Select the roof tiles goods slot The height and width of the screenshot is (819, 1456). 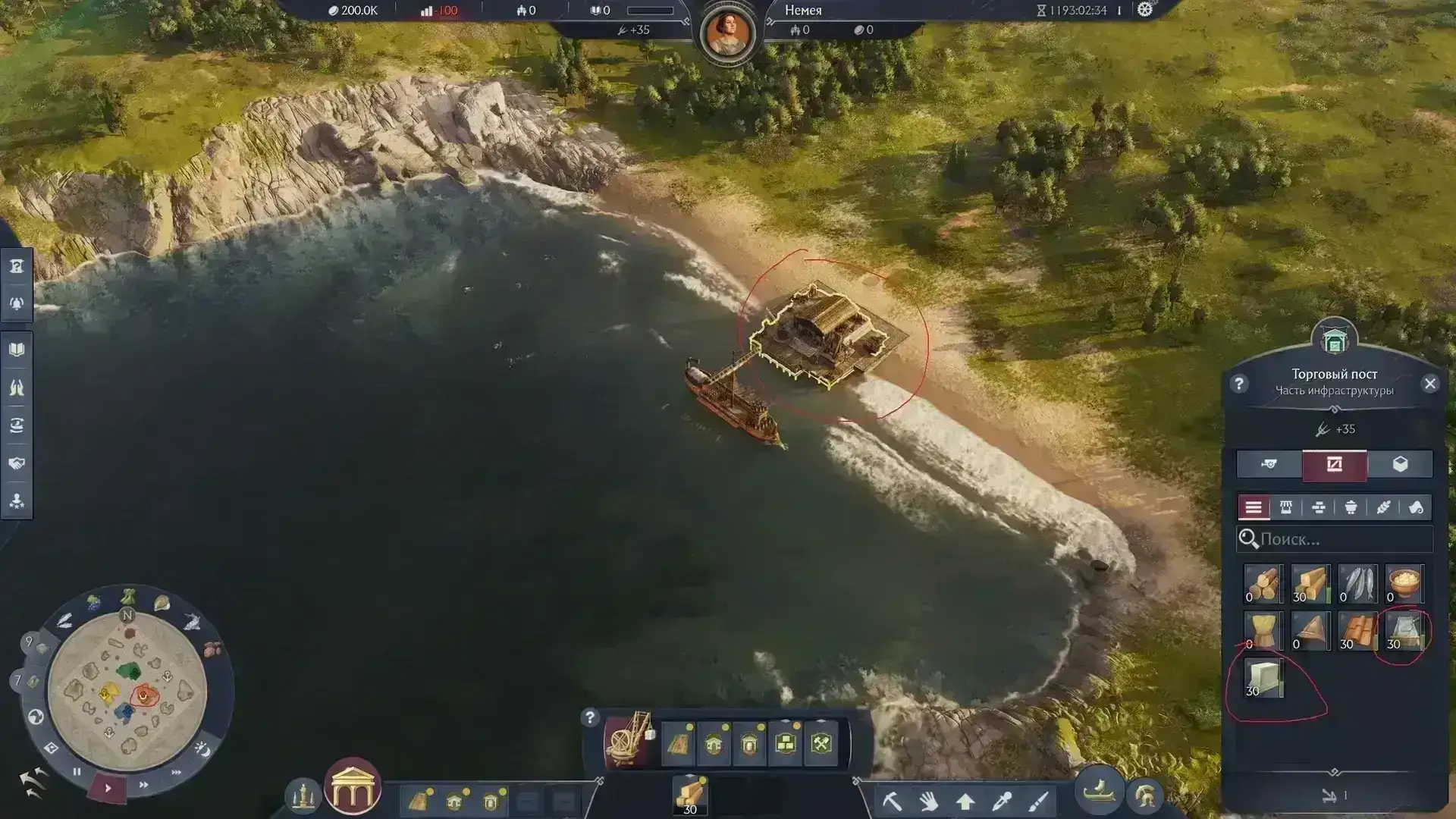click(x=1357, y=631)
